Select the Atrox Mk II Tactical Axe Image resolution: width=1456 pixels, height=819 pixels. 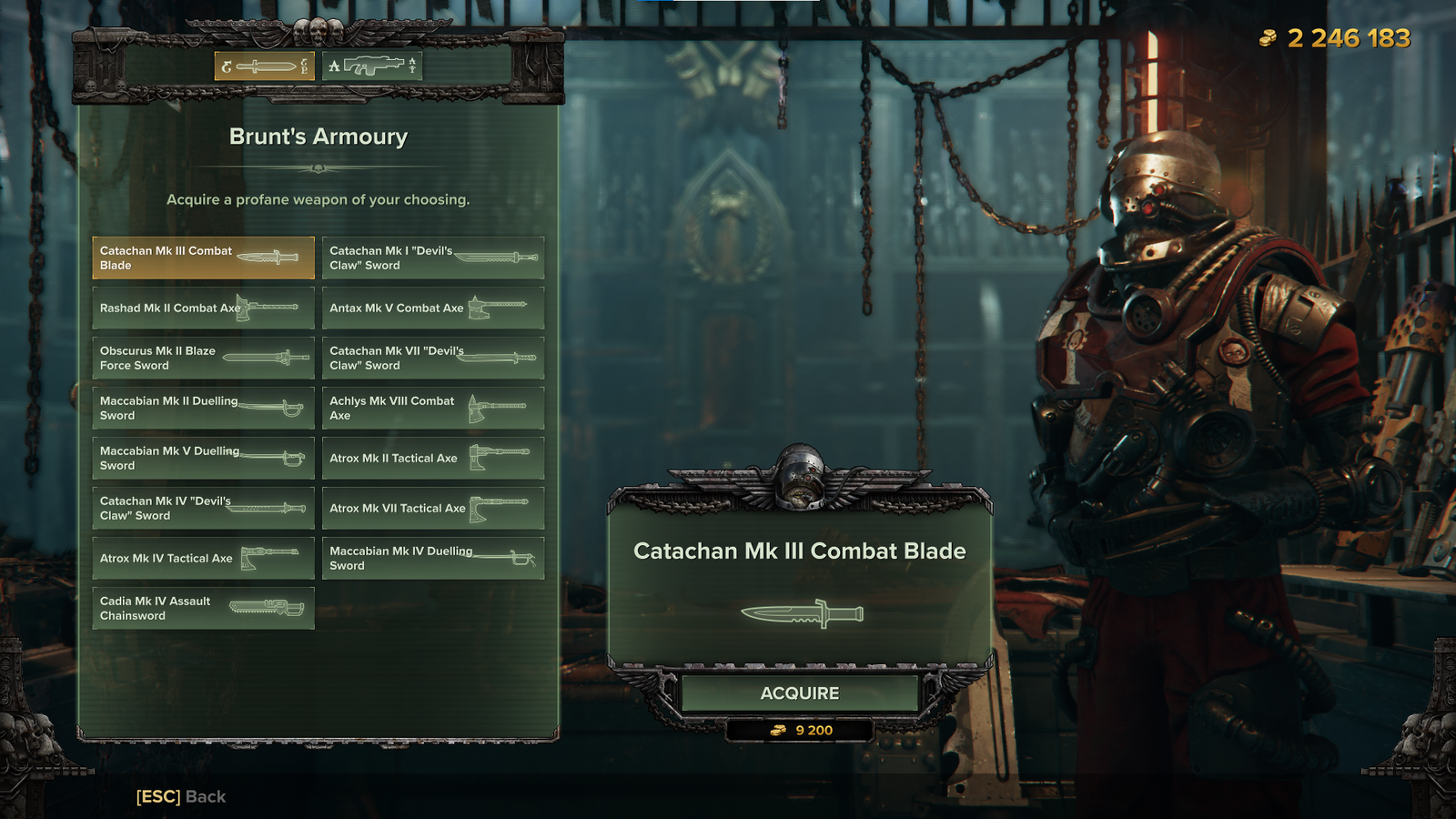433,458
